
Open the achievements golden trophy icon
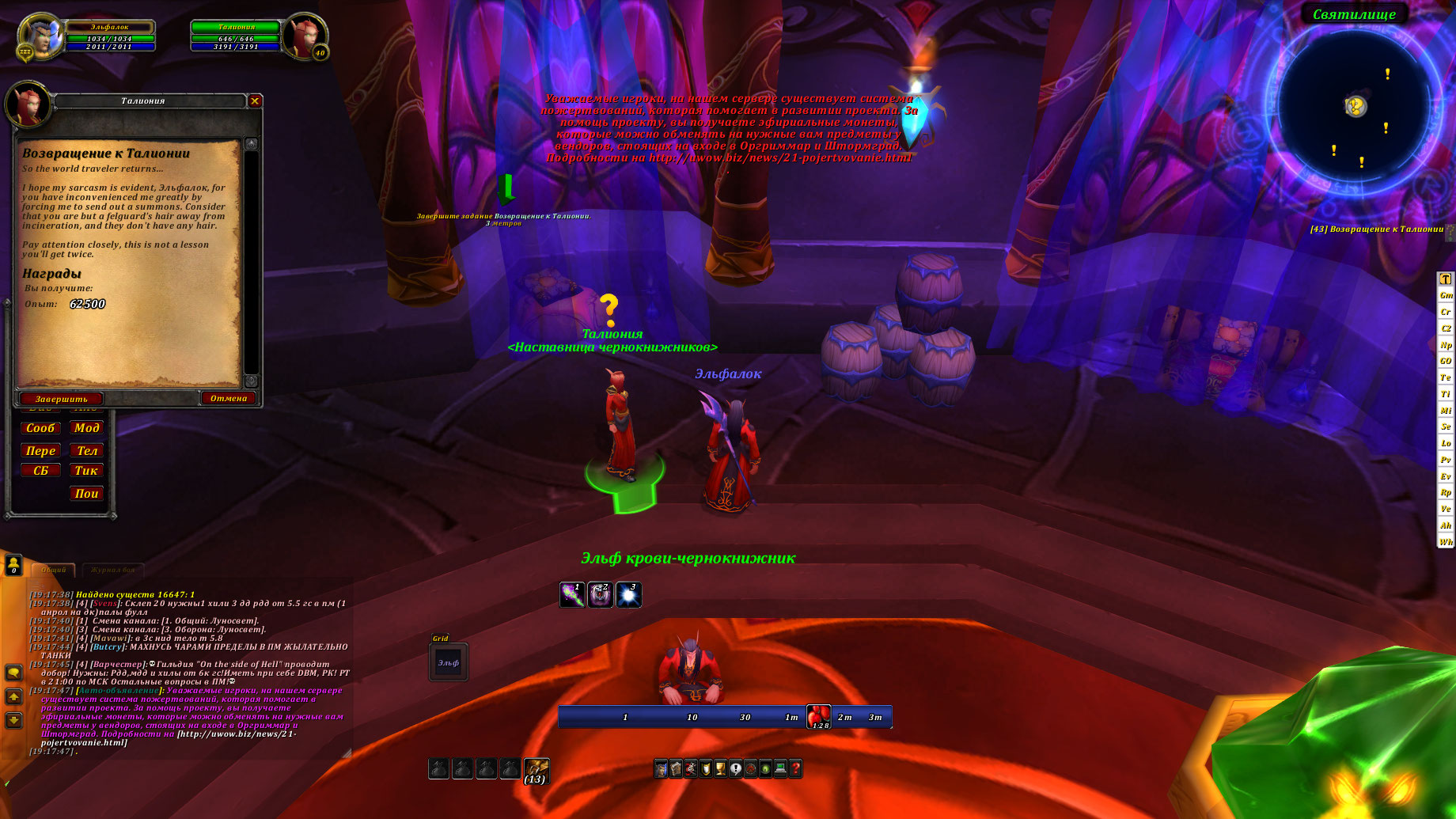coord(721,768)
